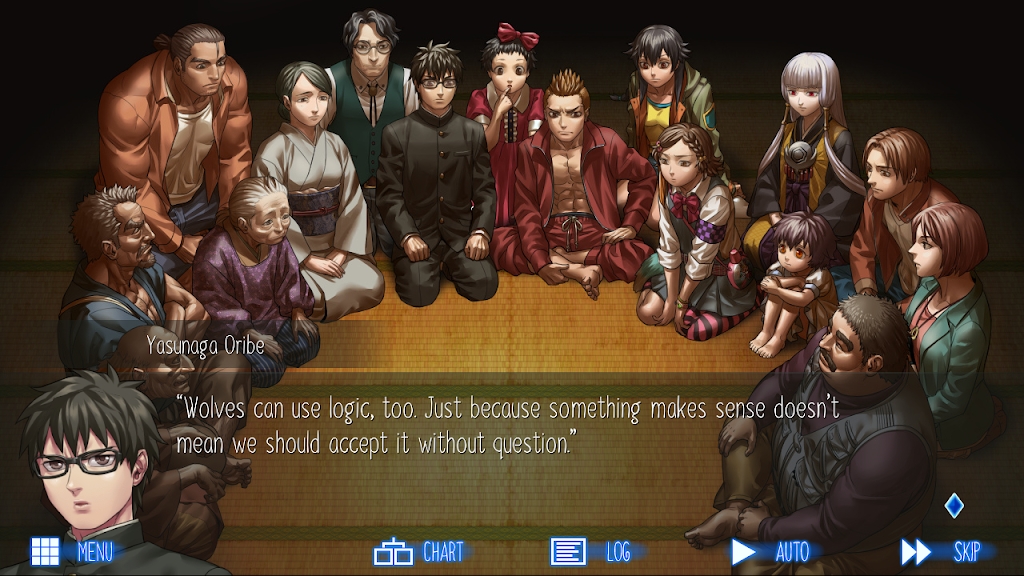Screen dimensions: 1024x576
Task: Show the story CHART
Action: [419, 551]
